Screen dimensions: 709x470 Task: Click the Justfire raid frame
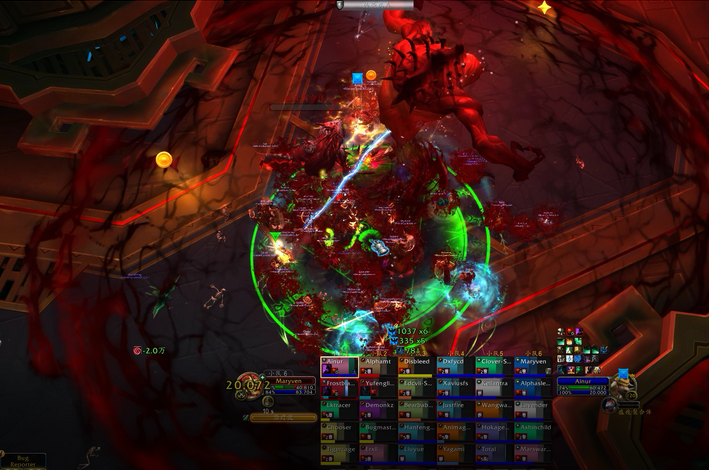[455, 410]
